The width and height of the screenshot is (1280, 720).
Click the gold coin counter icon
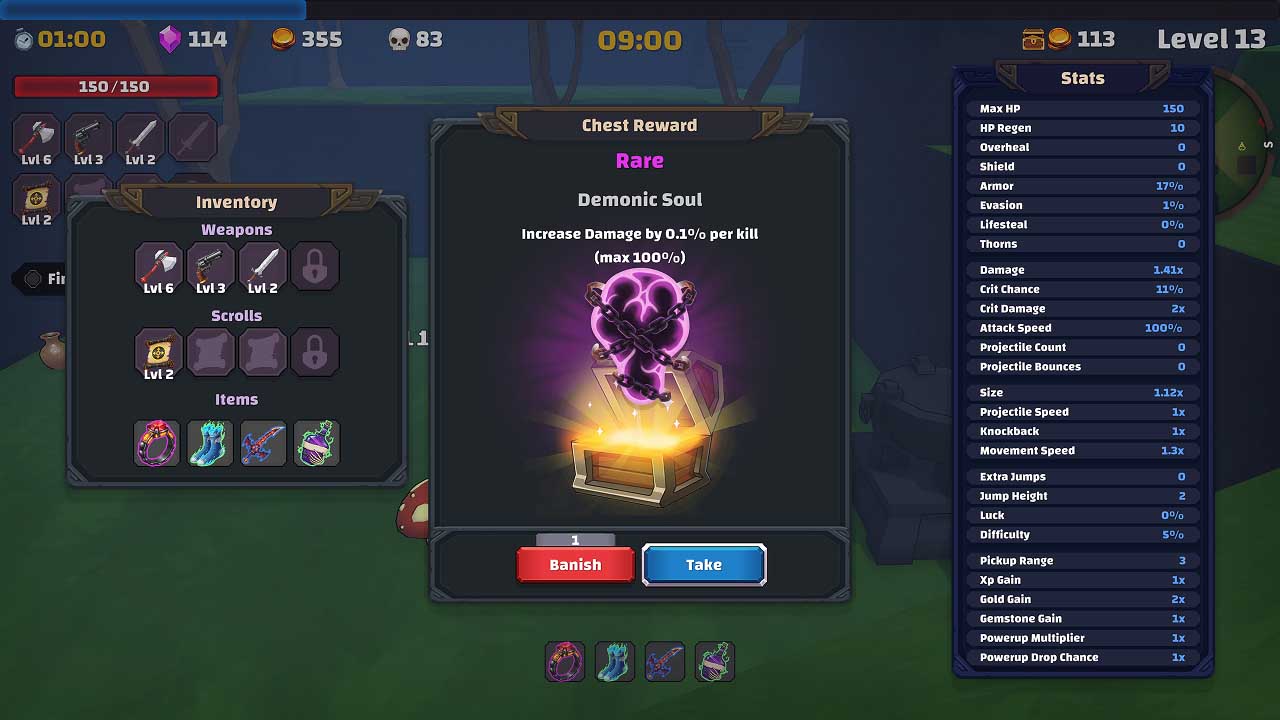[282, 39]
